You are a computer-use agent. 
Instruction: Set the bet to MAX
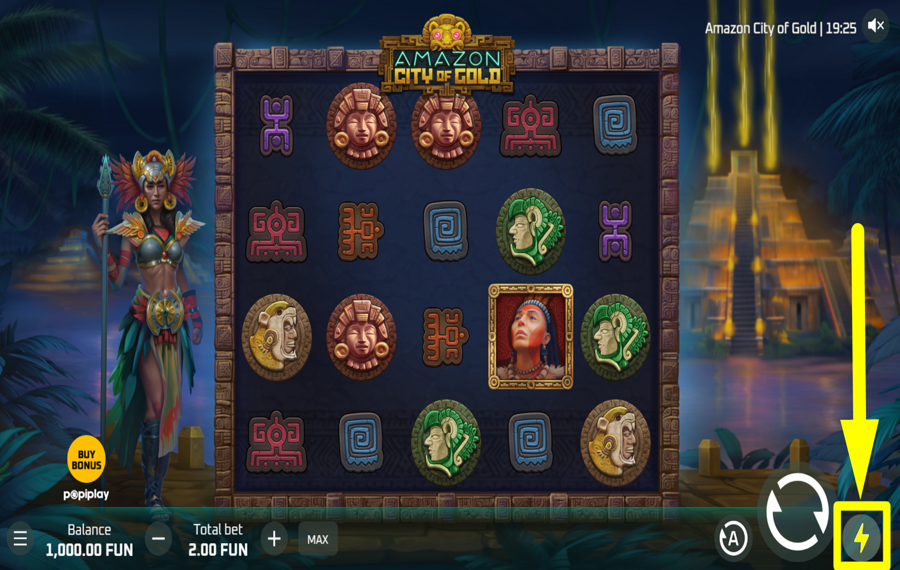click(317, 540)
